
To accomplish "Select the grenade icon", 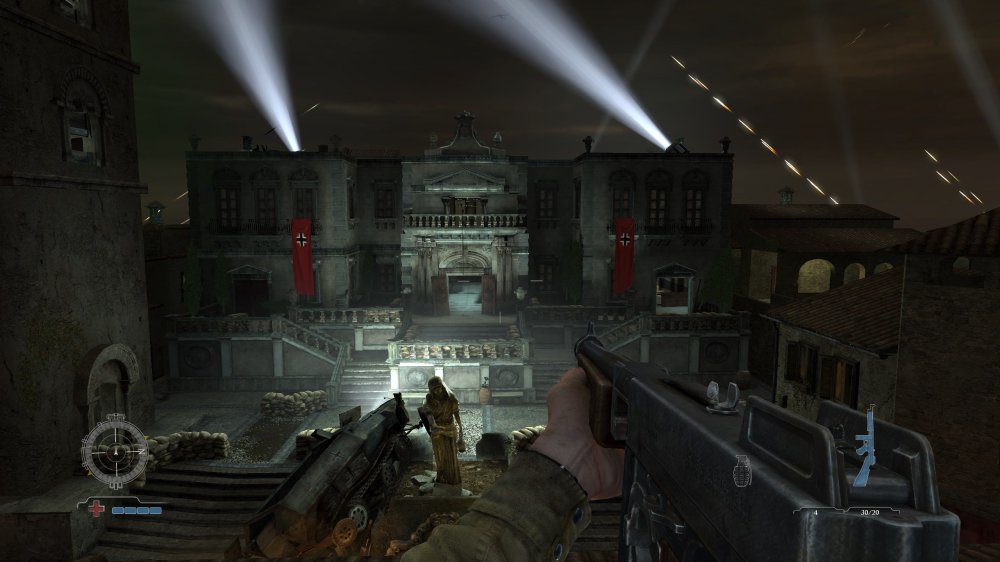I will [x=742, y=471].
